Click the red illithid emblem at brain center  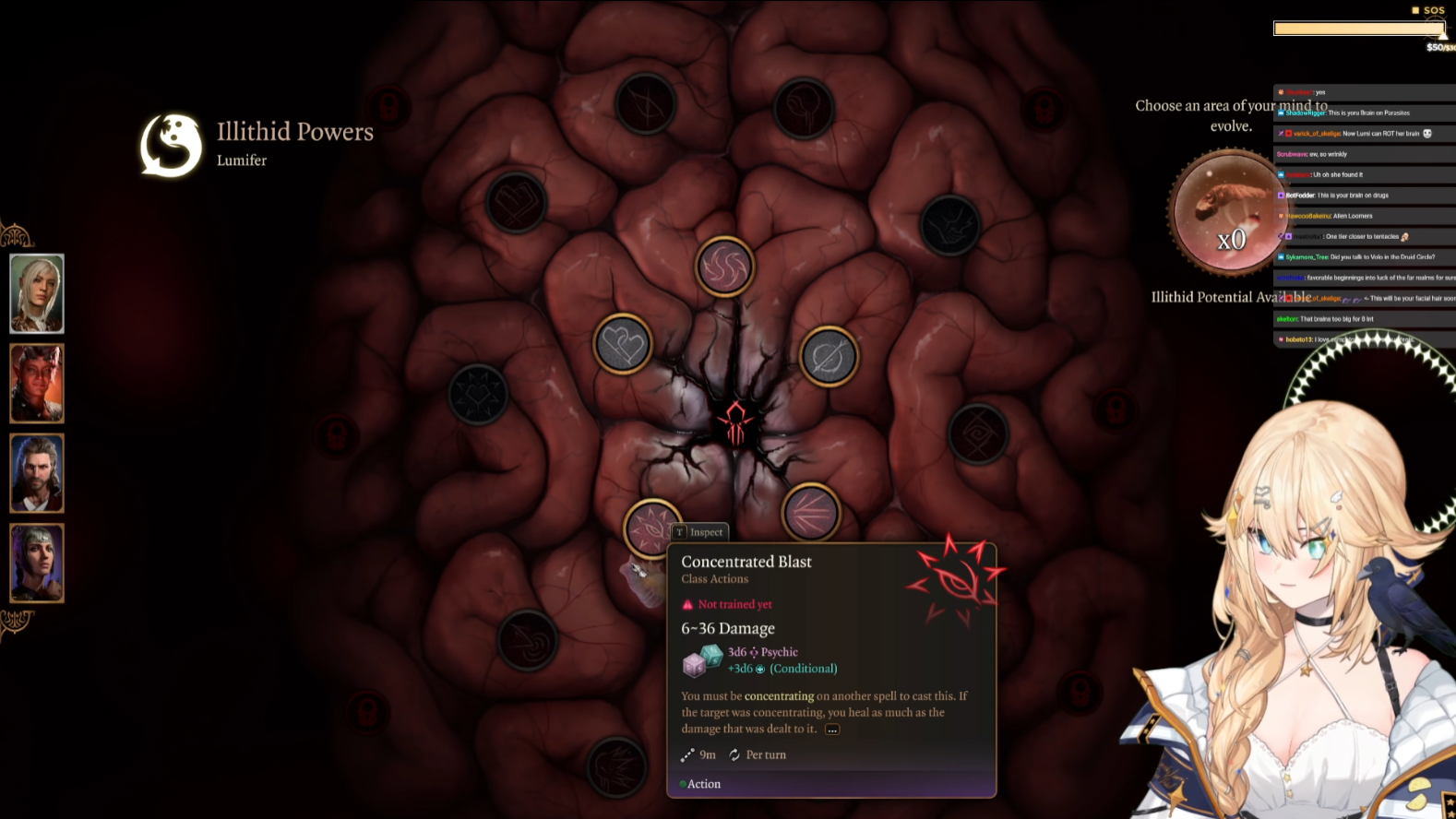(x=735, y=424)
